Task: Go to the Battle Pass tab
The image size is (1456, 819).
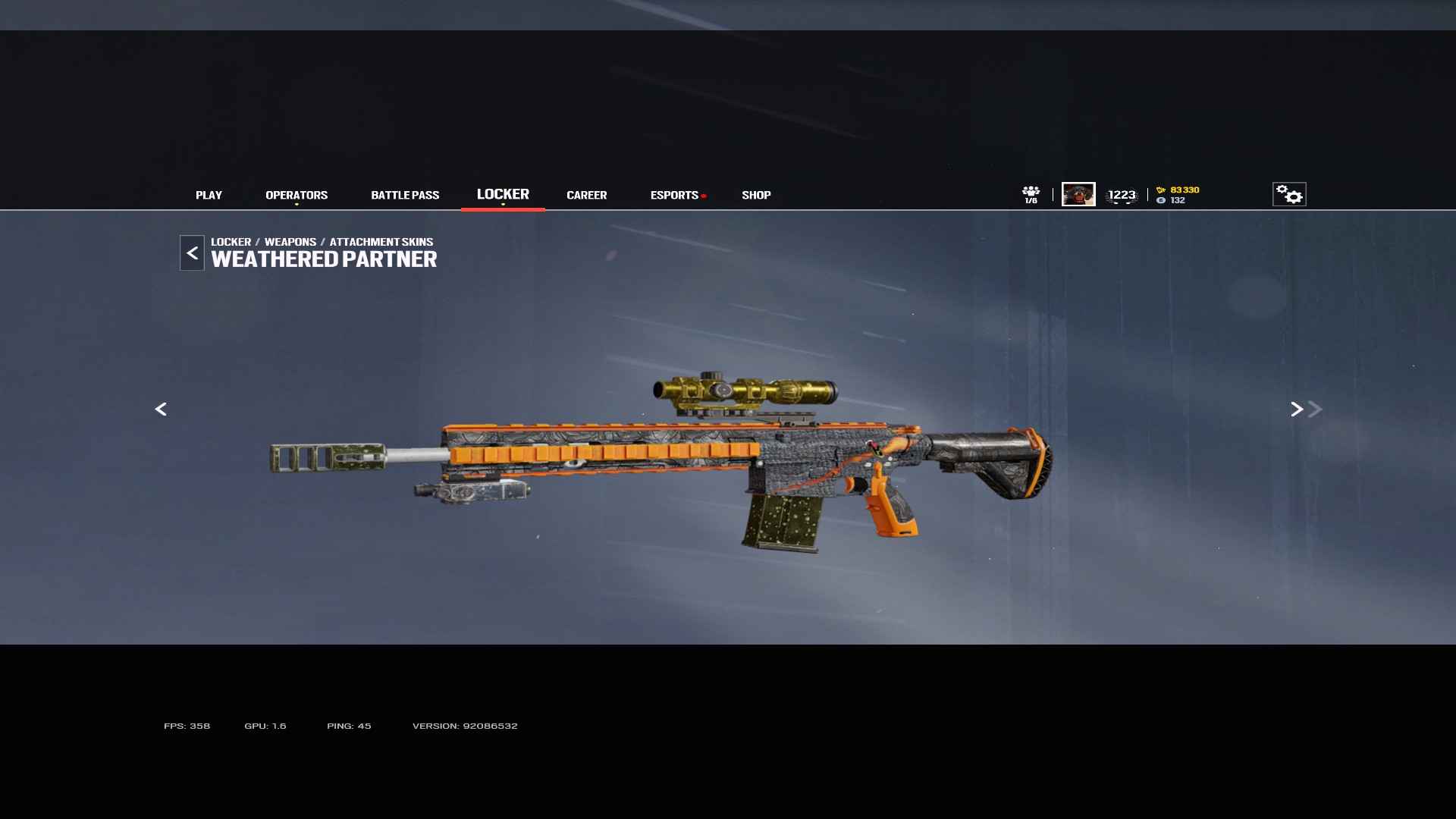Action: pyautogui.click(x=405, y=195)
